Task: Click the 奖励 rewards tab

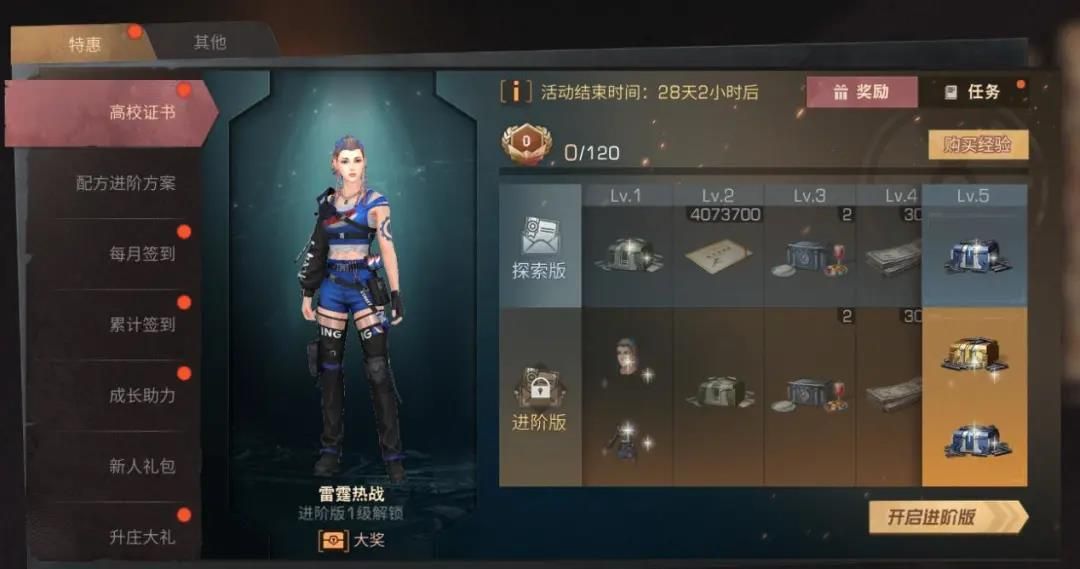Action: point(861,92)
